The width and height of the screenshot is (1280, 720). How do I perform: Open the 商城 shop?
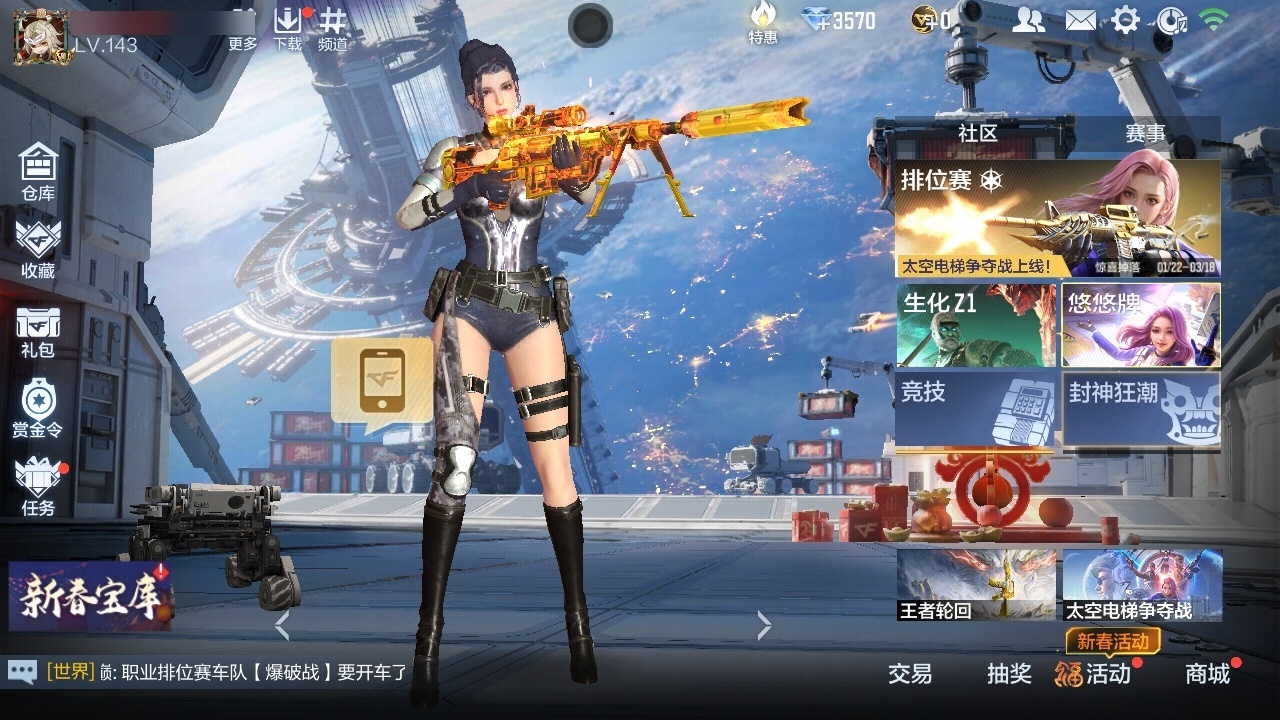[1207, 674]
